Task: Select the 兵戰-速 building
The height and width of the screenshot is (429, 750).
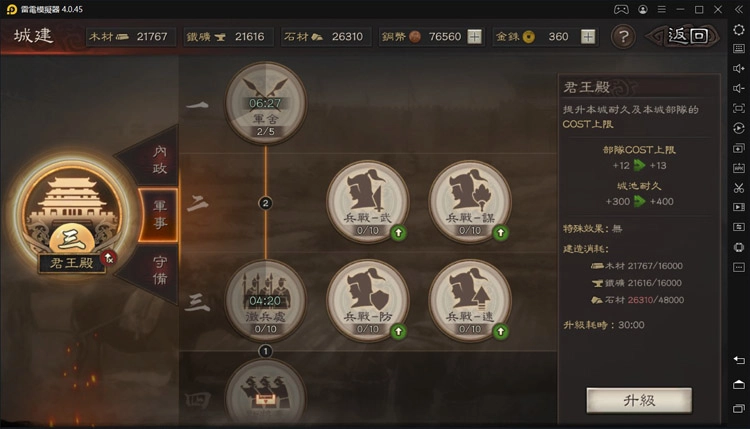Action: pos(469,299)
